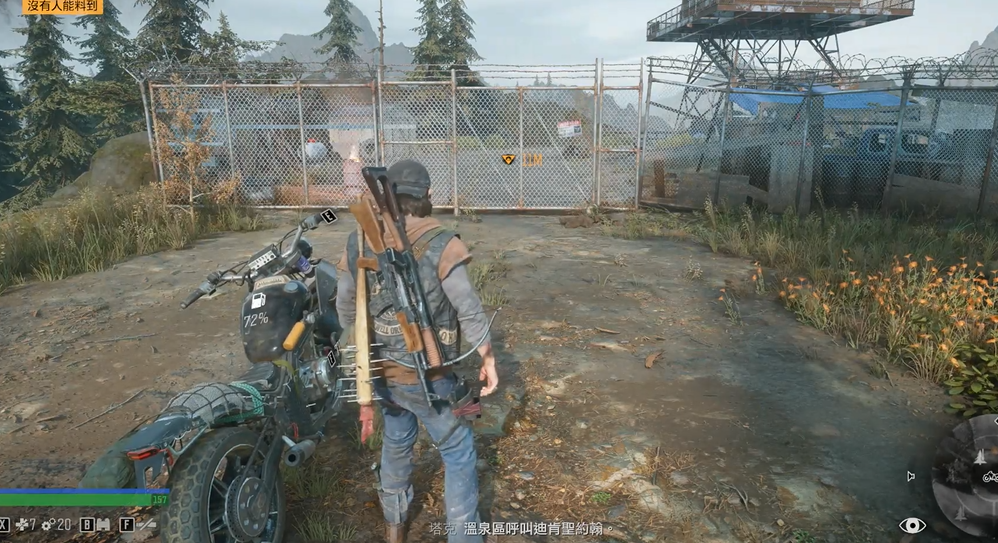Click the eye visibility indicator icon

(x=912, y=525)
